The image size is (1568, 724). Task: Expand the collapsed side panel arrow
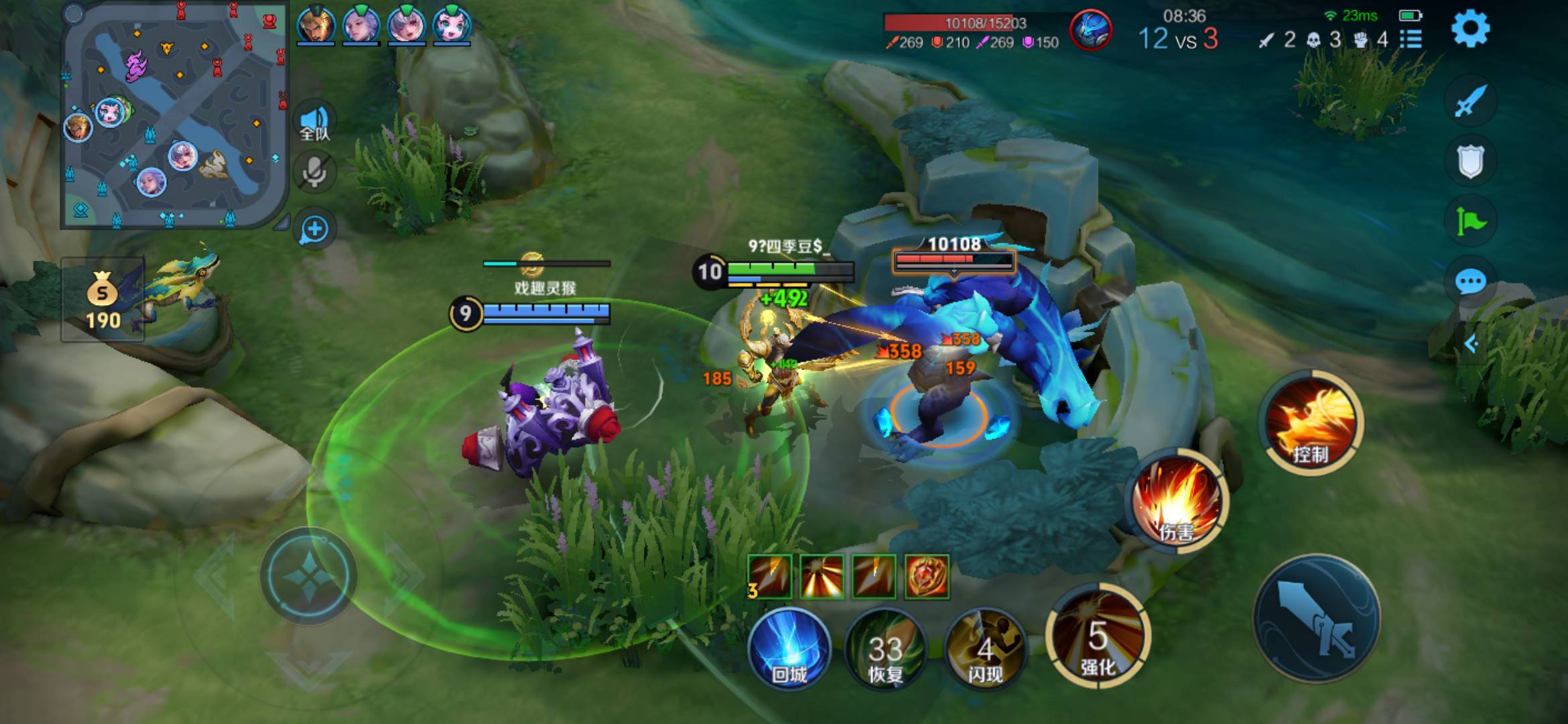[1472, 344]
